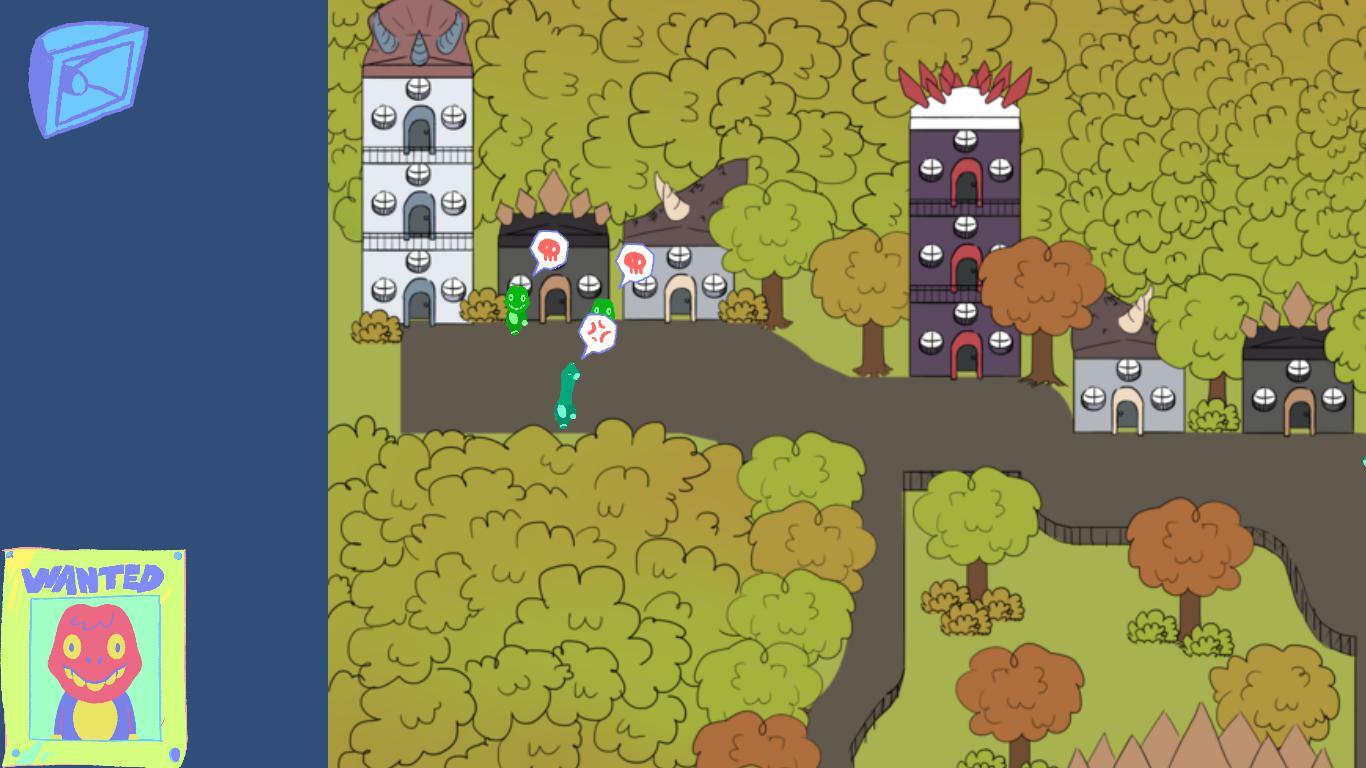Select the small green dinosaur by the hut
Screen dimensions: 1366x768
[x=517, y=307]
